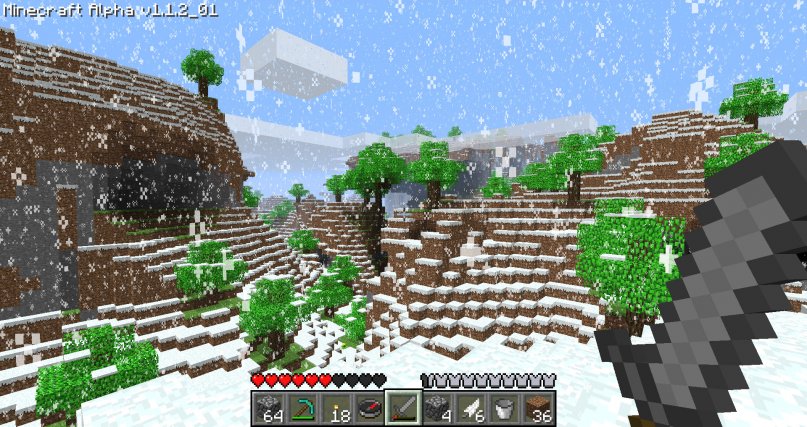The width and height of the screenshot is (807, 427).
Task: Select the cobblestone stack of 64
Action: 268,407
